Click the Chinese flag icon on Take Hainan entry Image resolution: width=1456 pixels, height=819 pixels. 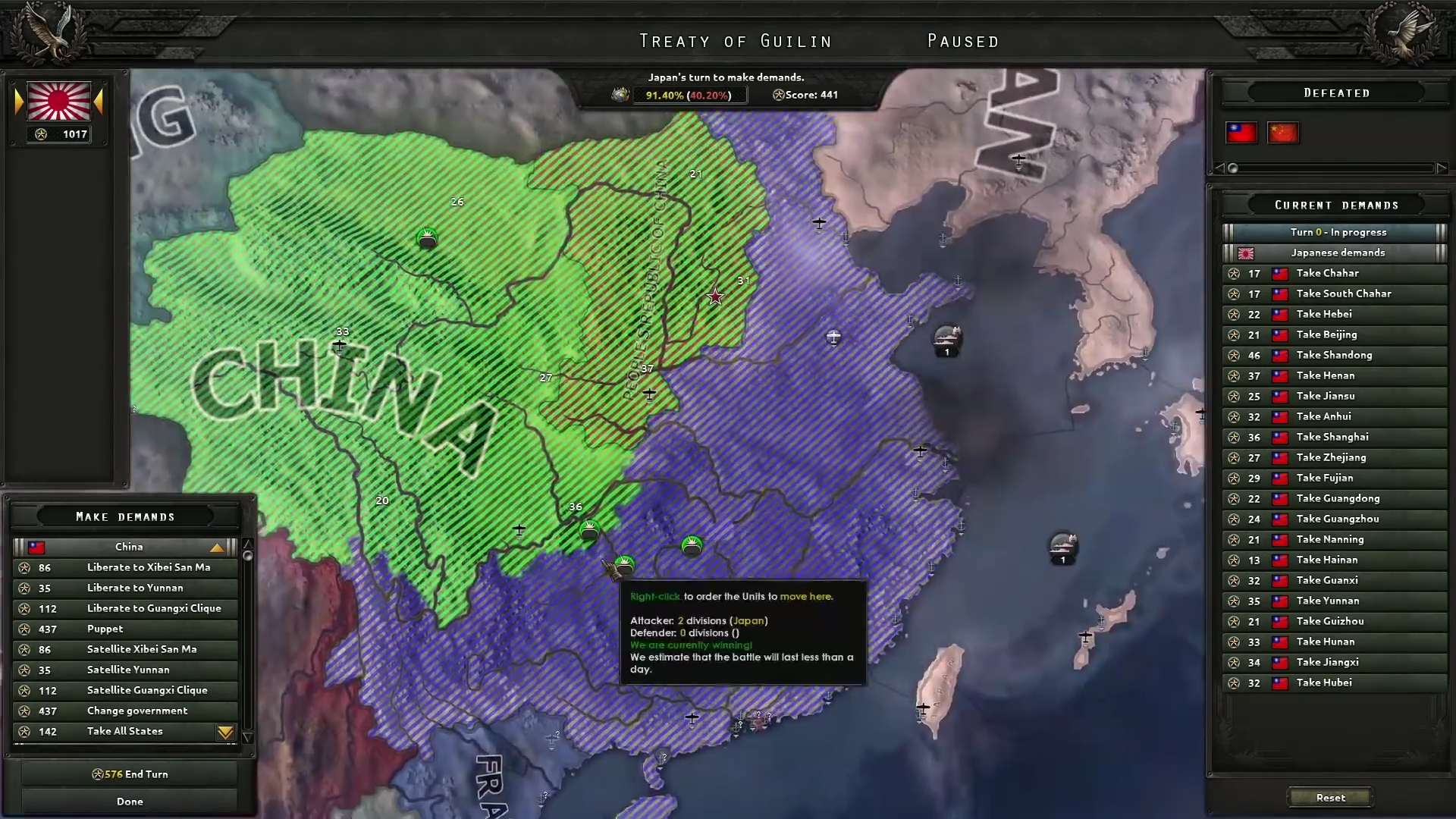[x=1280, y=560]
